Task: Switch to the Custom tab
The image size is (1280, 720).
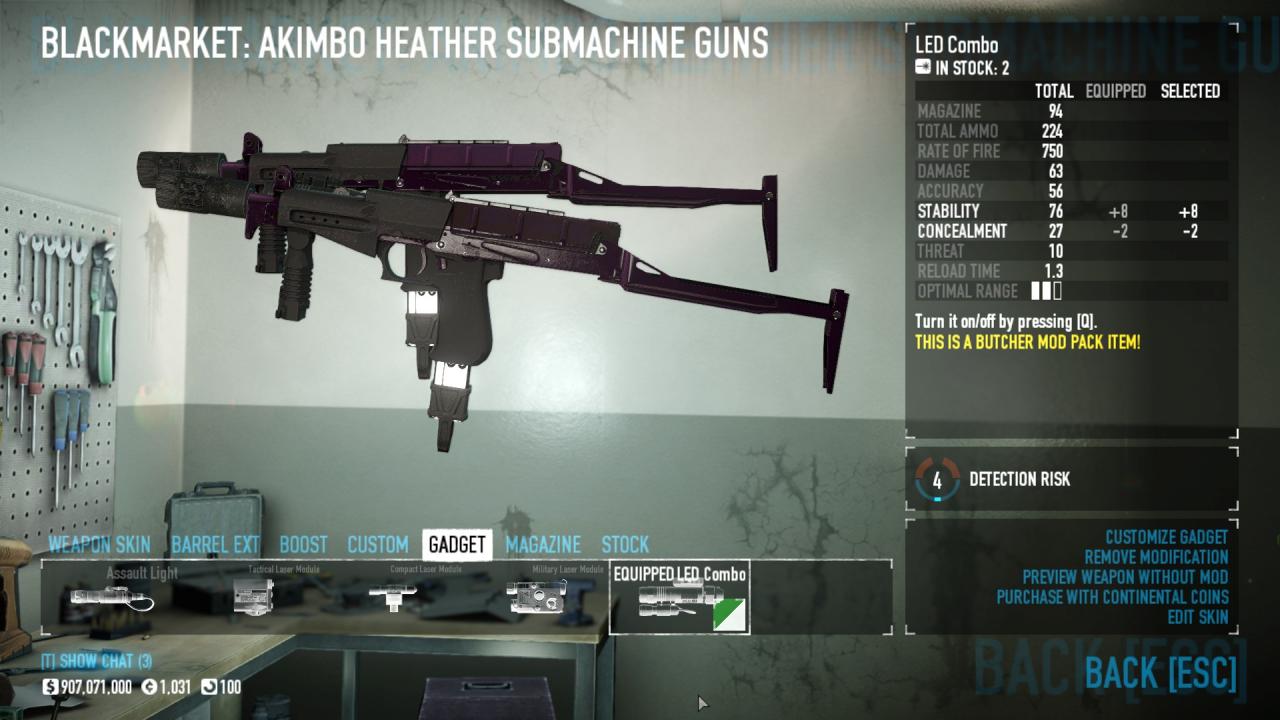Action: pos(377,545)
